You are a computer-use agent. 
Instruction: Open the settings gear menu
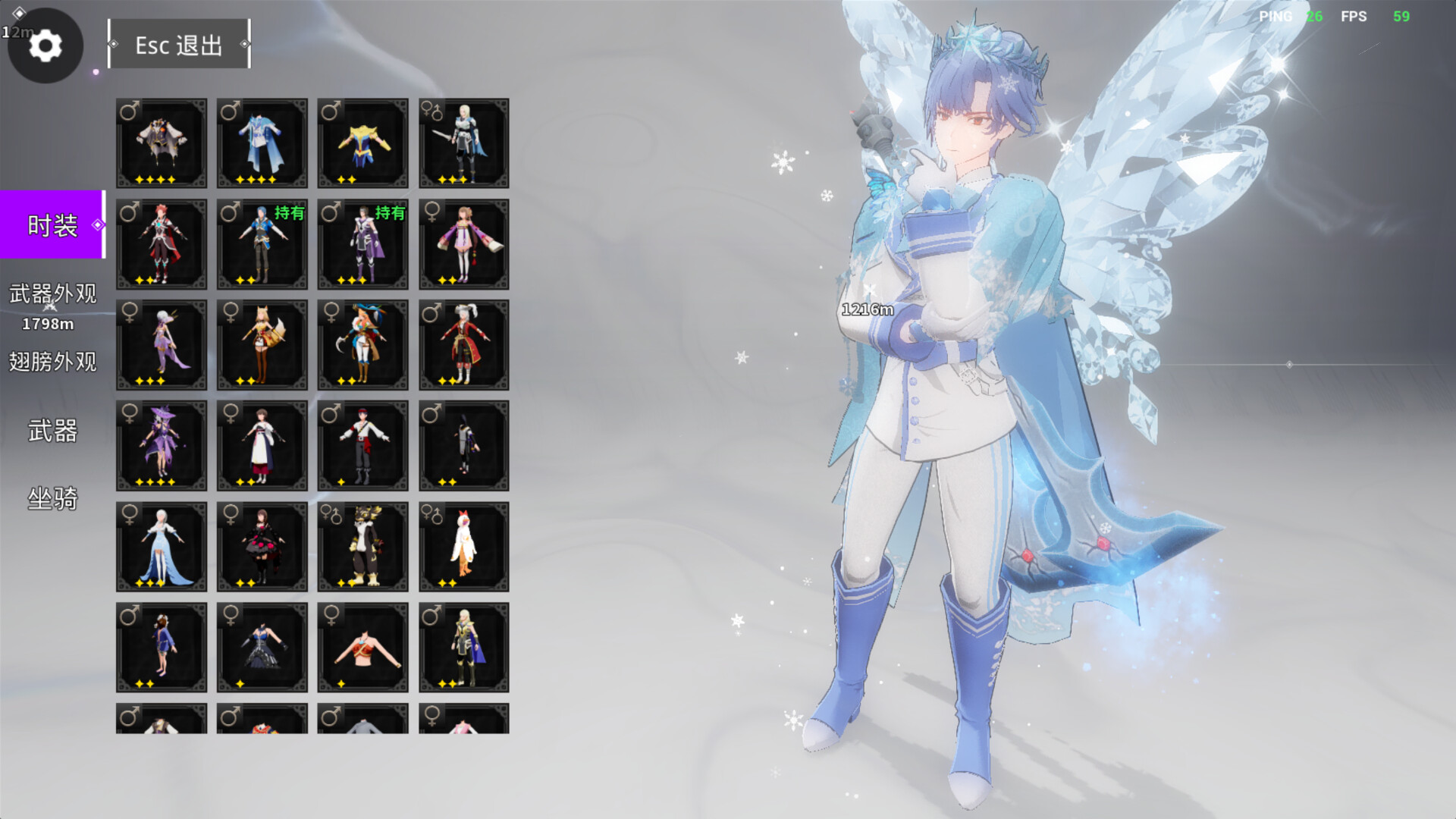coord(45,45)
